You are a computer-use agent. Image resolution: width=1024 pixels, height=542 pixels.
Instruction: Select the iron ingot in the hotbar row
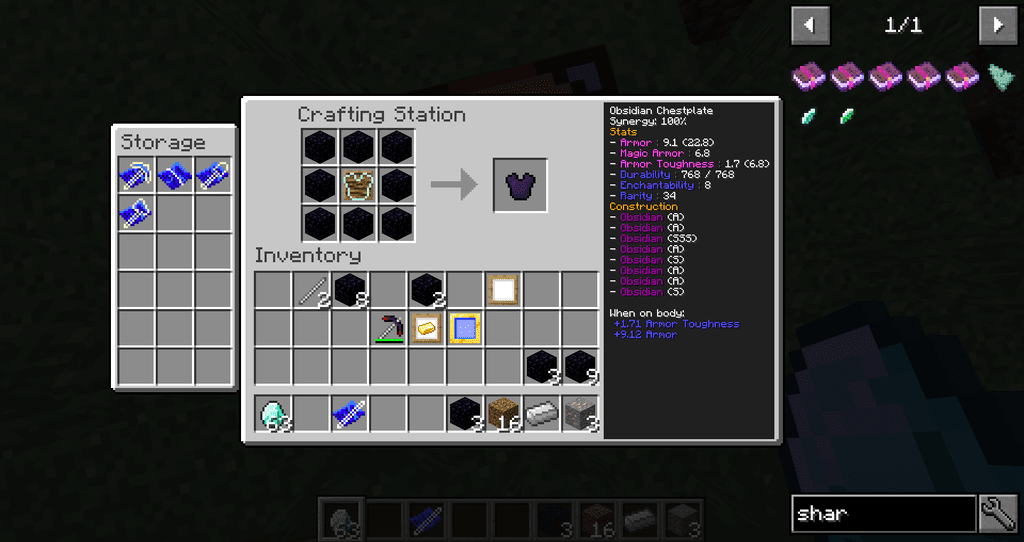pos(541,413)
